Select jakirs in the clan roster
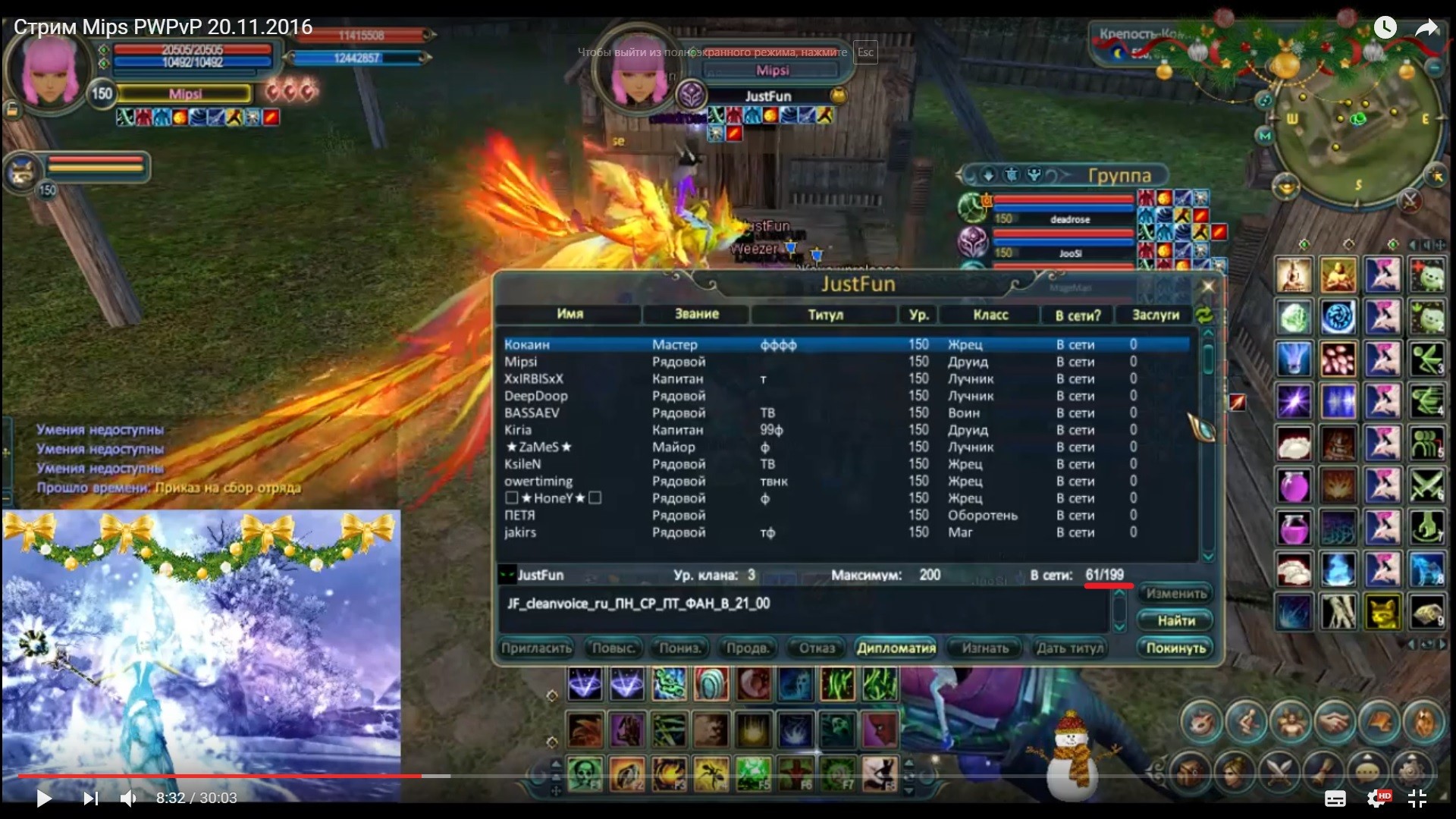 pos(520,532)
